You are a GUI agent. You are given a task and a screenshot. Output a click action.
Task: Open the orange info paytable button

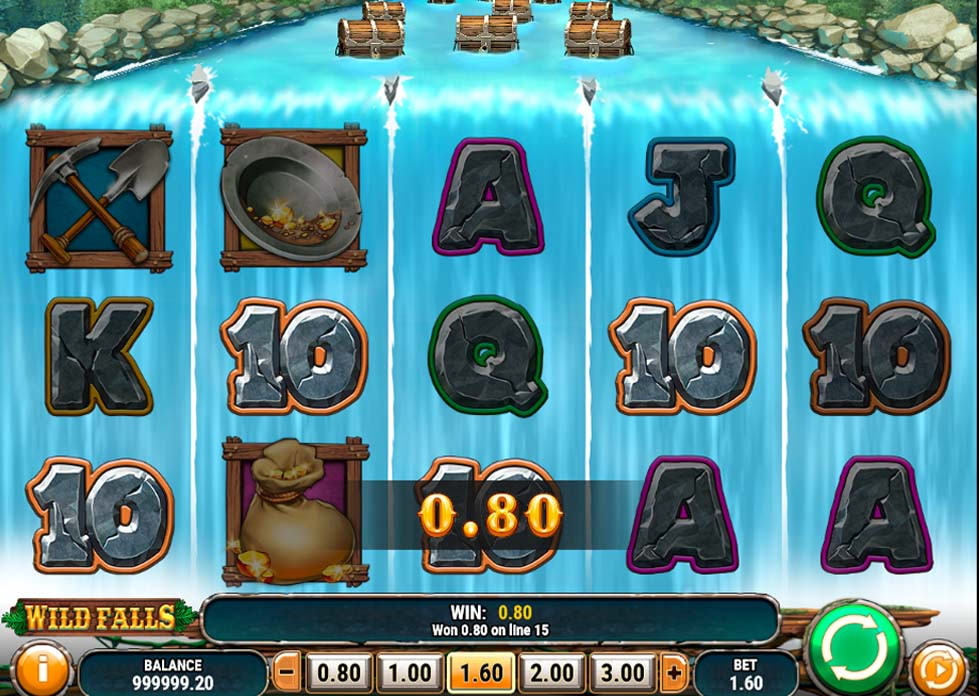[42, 670]
